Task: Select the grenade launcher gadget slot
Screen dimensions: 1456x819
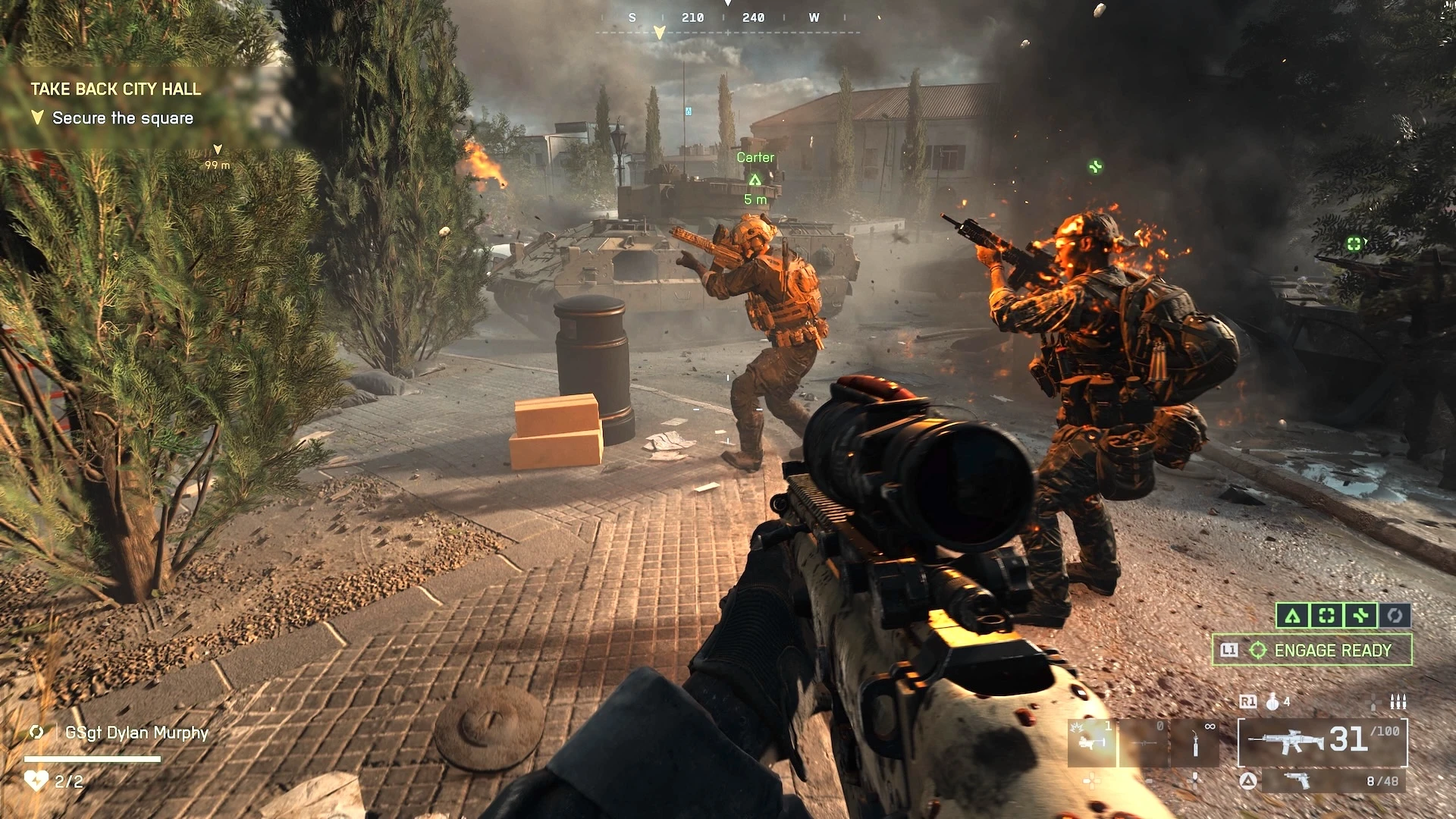Action: [1091, 742]
